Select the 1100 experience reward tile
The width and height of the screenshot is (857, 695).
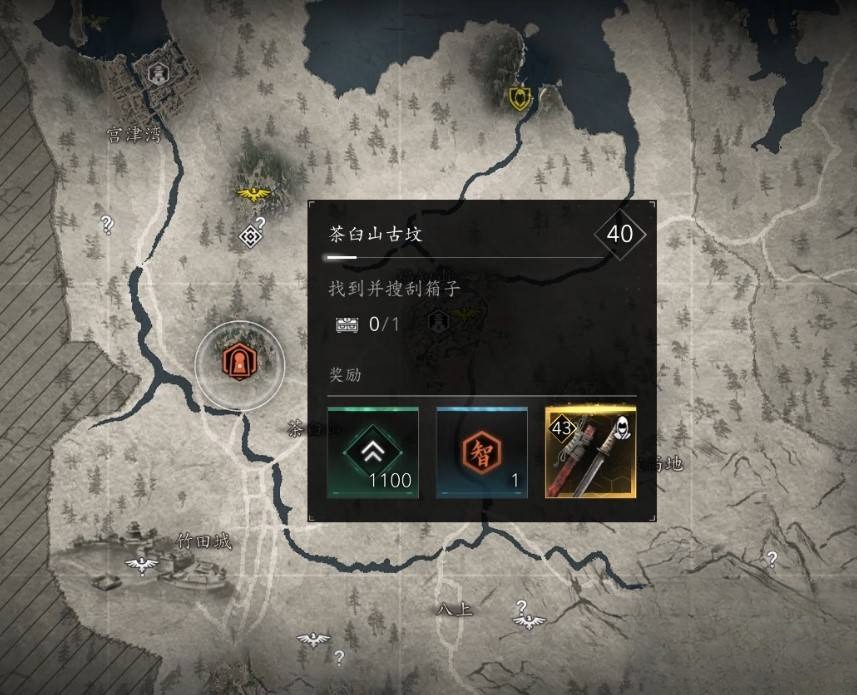tap(372, 453)
